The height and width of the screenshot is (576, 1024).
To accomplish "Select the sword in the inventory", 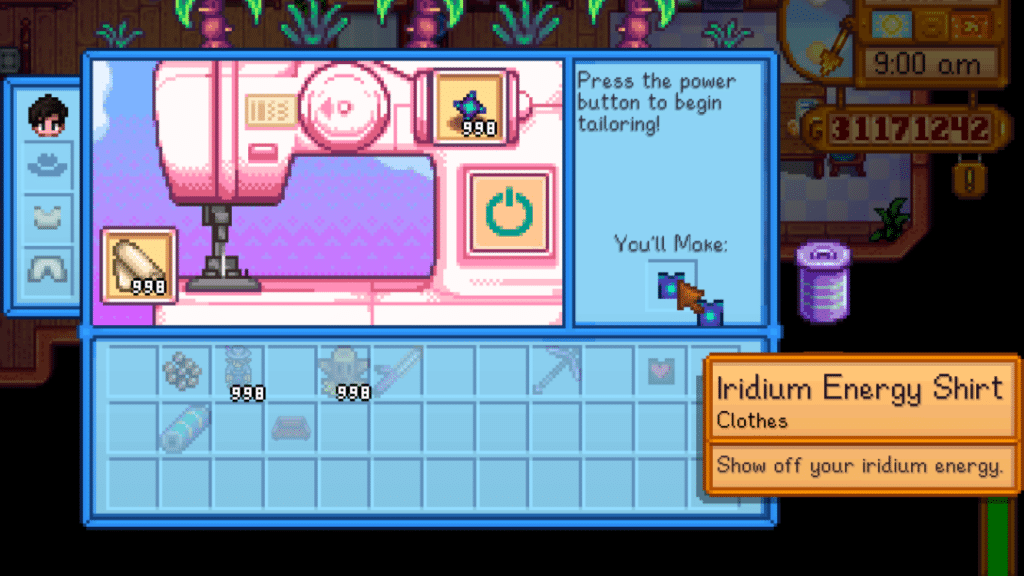I will [x=397, y=372].
